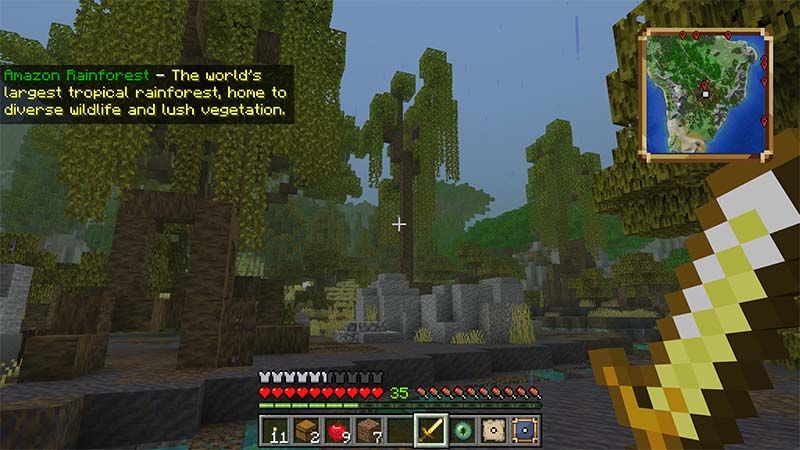Select the golden sword hotbar slot
The width and height of the screenshot is (800, 450).
click(431, 431)
